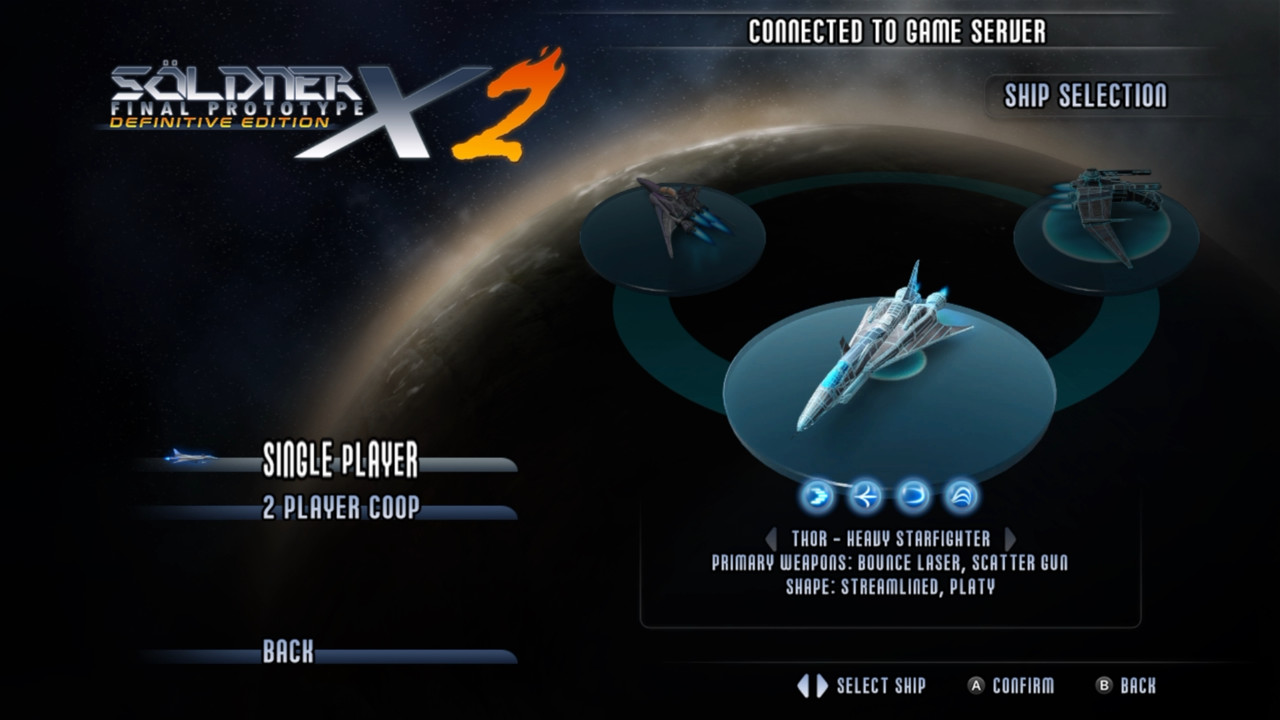
Task: Click the right arrow of Select Ship prompt
Action: click(820, 686)
